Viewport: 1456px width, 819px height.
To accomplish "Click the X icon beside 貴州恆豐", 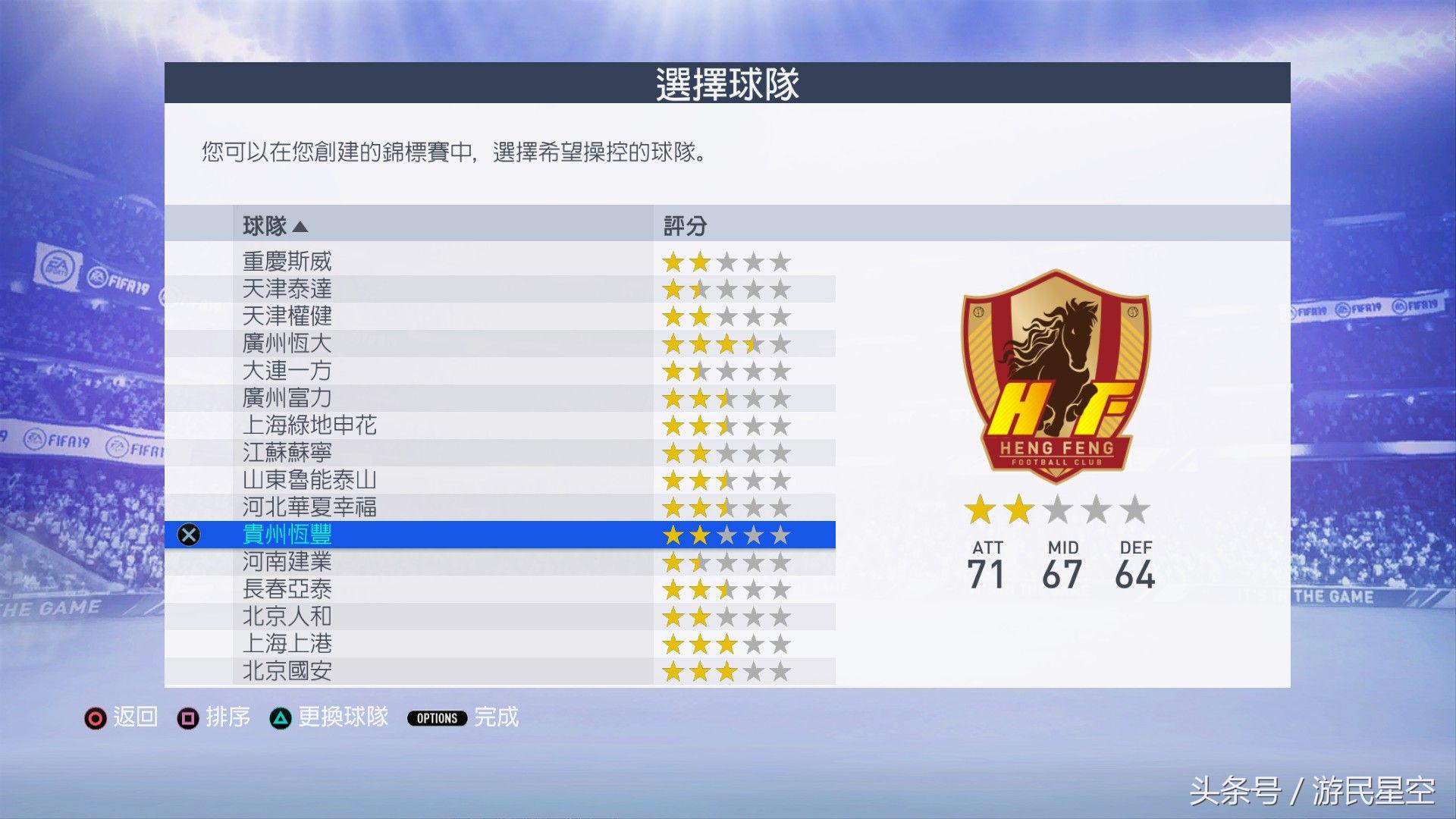I will point(187,535).
